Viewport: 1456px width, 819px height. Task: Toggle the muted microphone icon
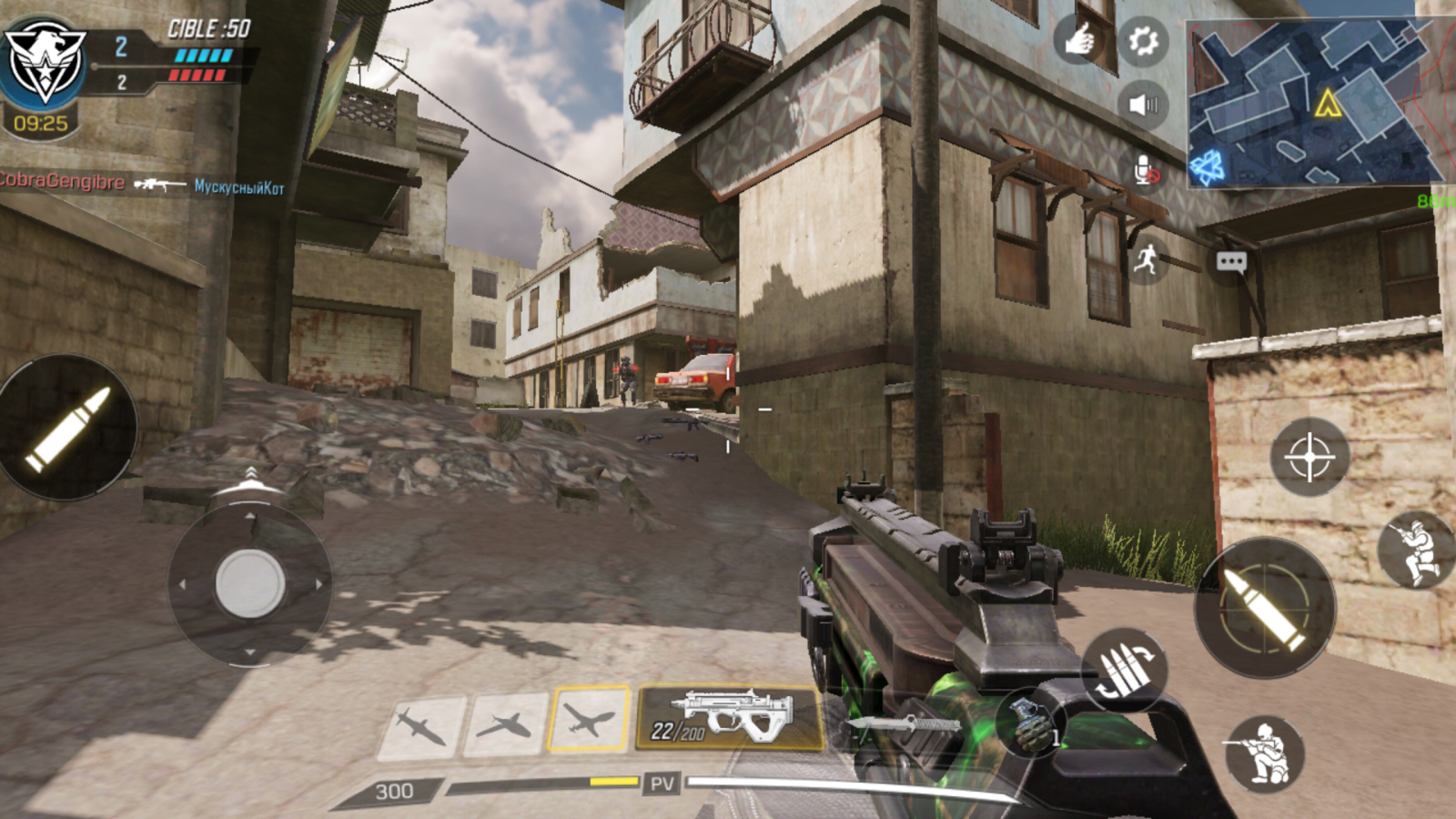tap(1146, 170)
